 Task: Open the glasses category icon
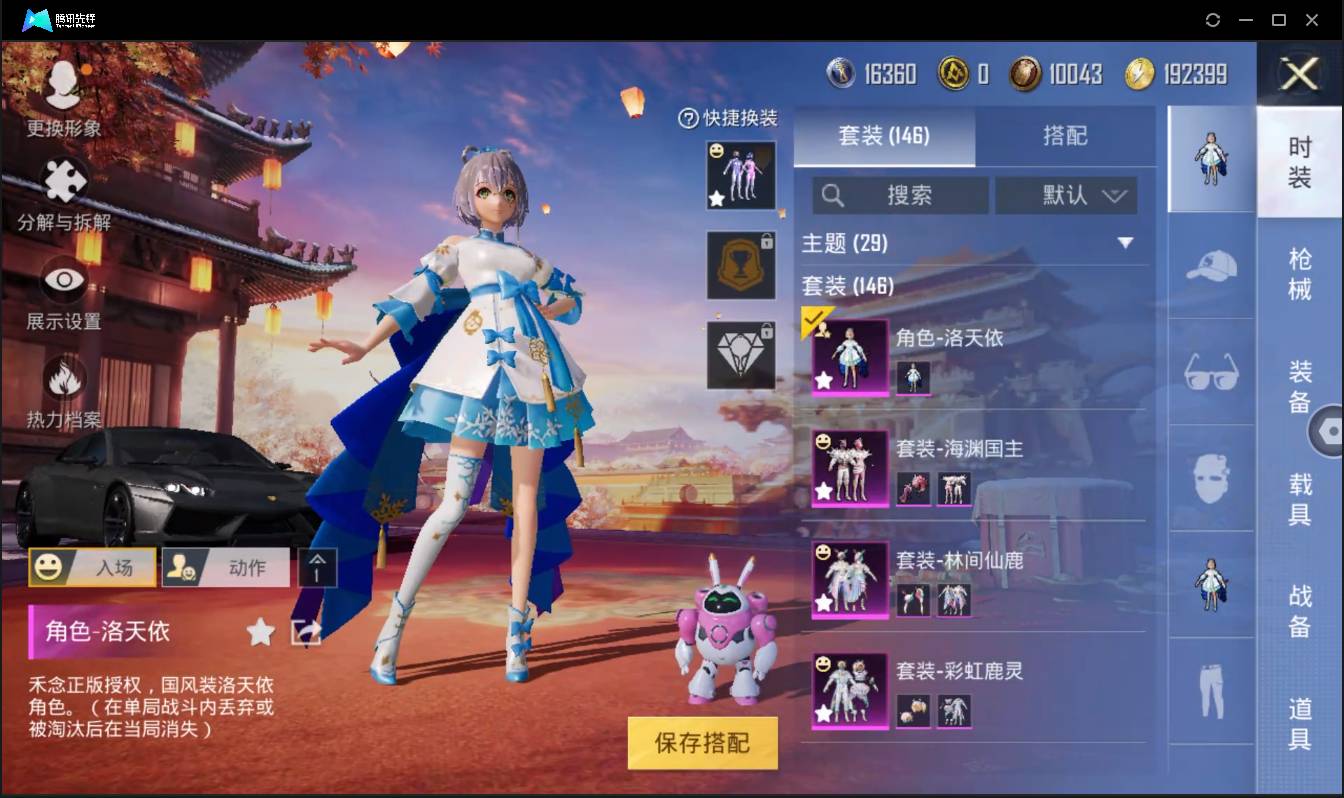(1210, 372)
